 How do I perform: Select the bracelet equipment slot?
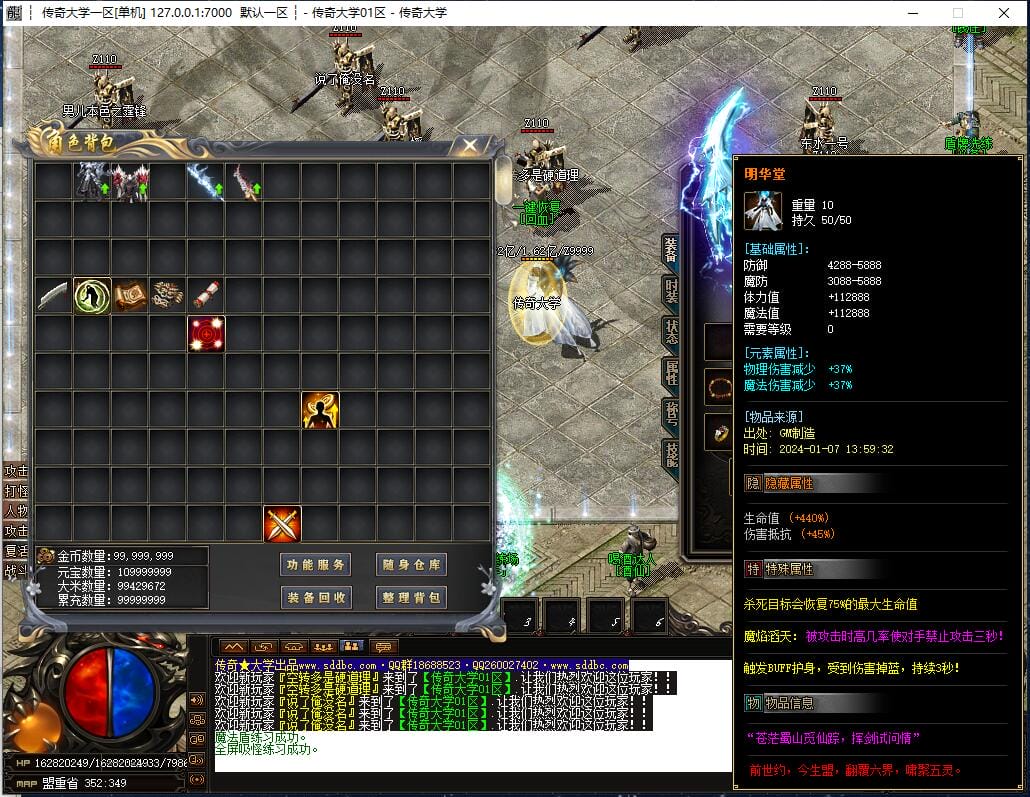click(x=719, y=386)
